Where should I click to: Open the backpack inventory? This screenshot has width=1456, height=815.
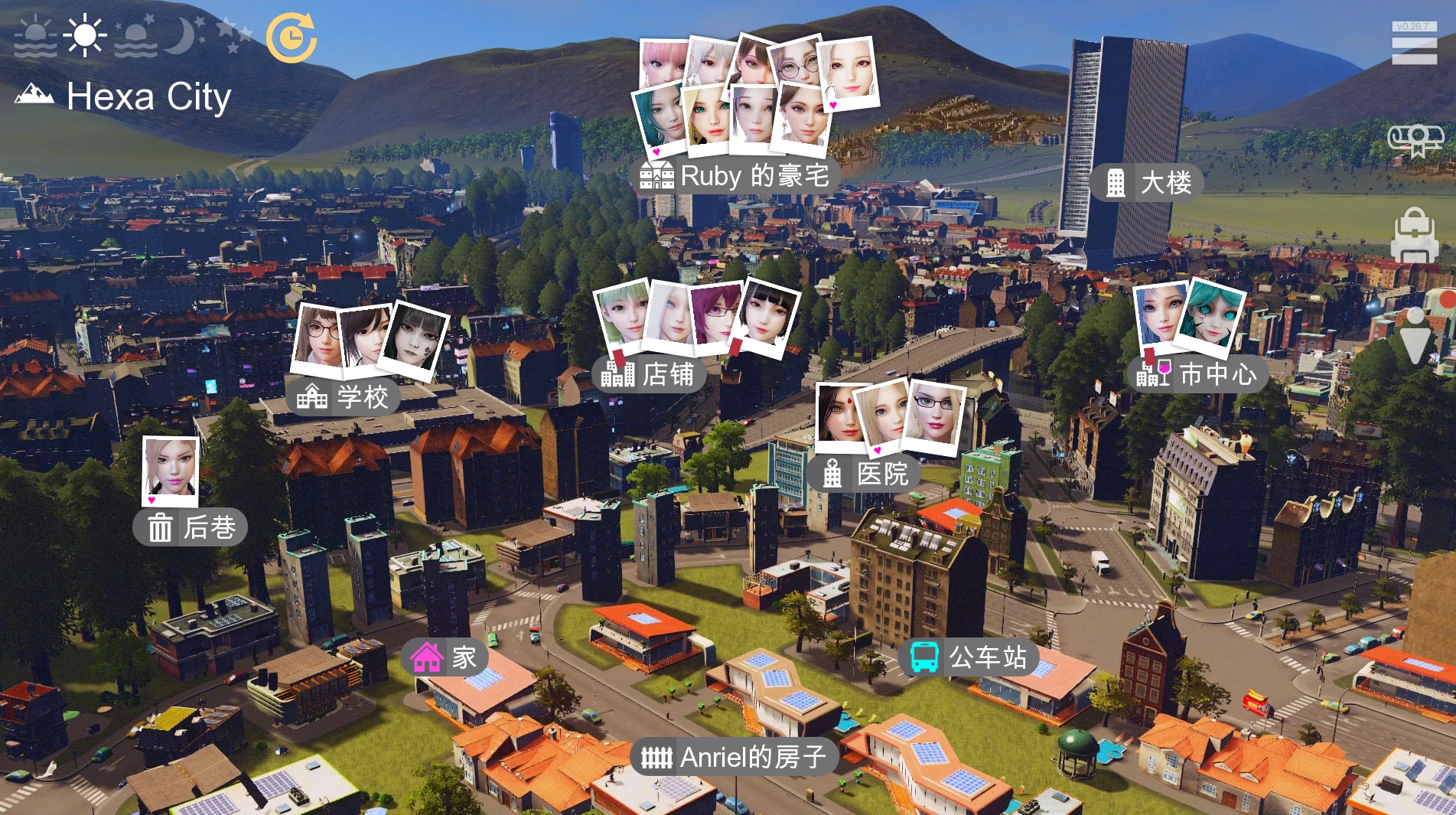1415,235
